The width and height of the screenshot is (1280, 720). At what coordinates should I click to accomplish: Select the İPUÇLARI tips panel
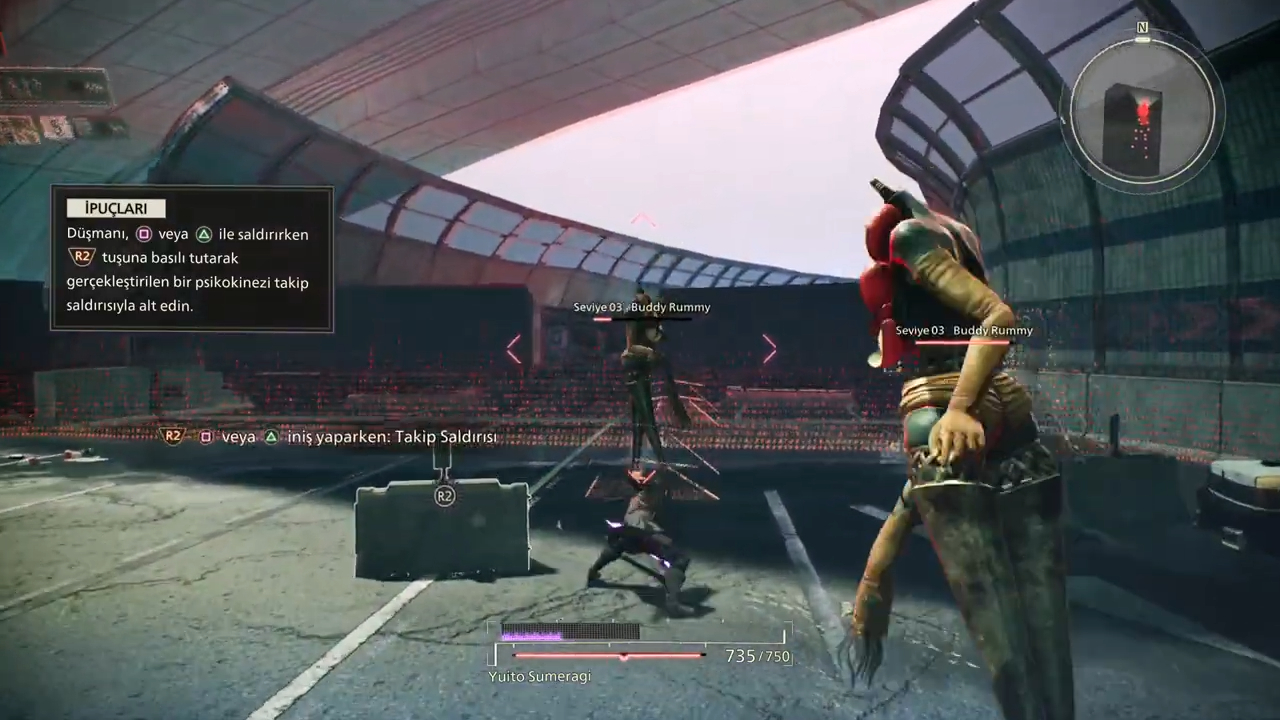coord(192,259)
